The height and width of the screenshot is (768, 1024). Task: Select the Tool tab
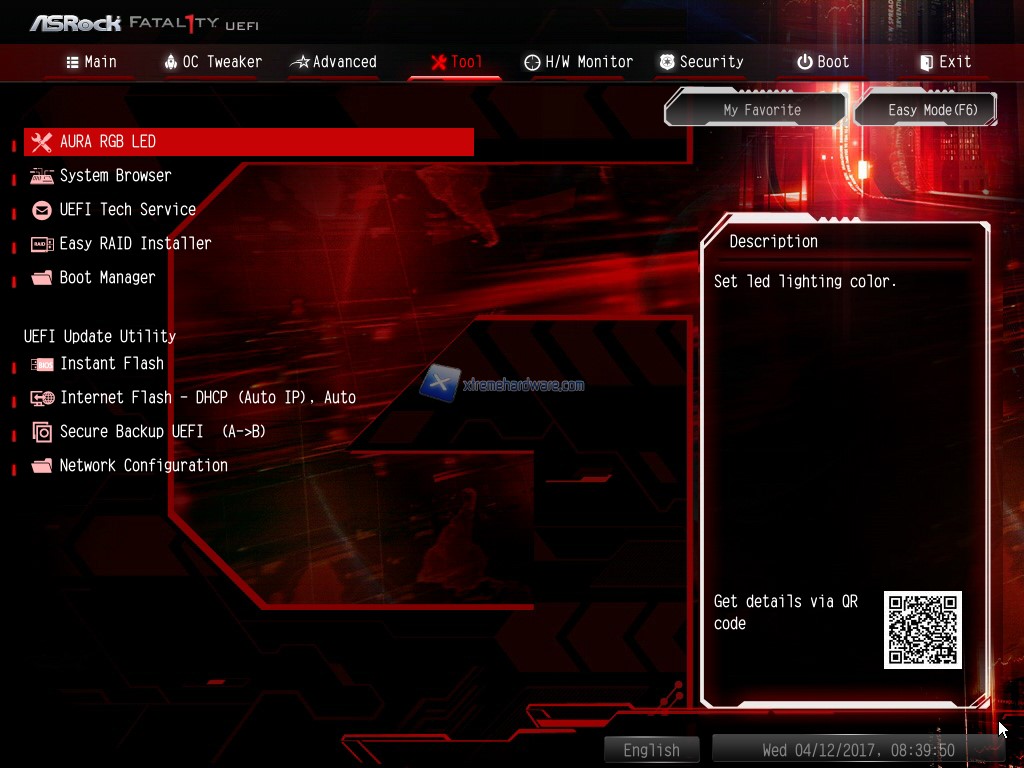click(x=456, y=62)
